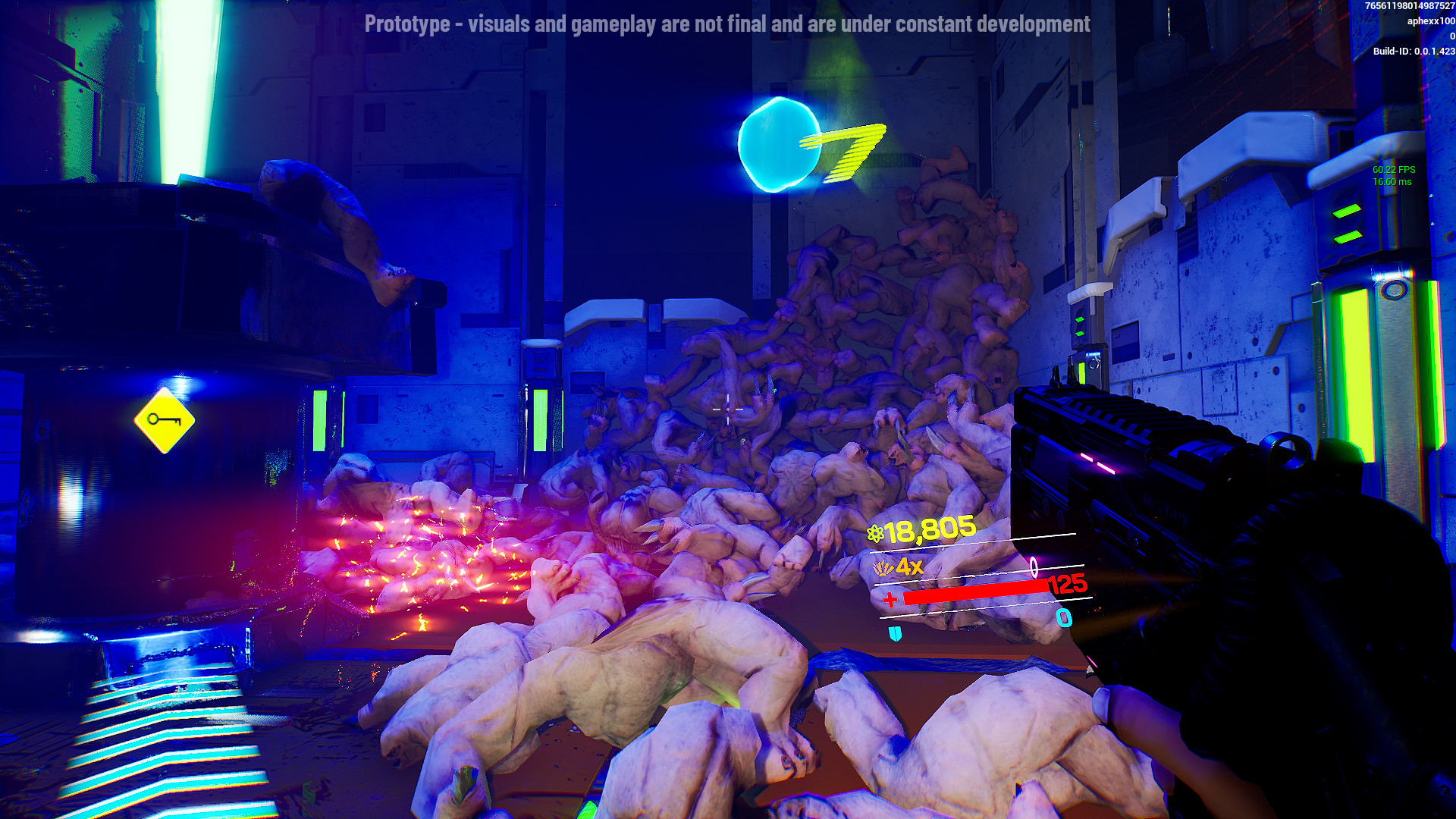Select the cyan shield icon below the health bar

[x=895, y=634]
